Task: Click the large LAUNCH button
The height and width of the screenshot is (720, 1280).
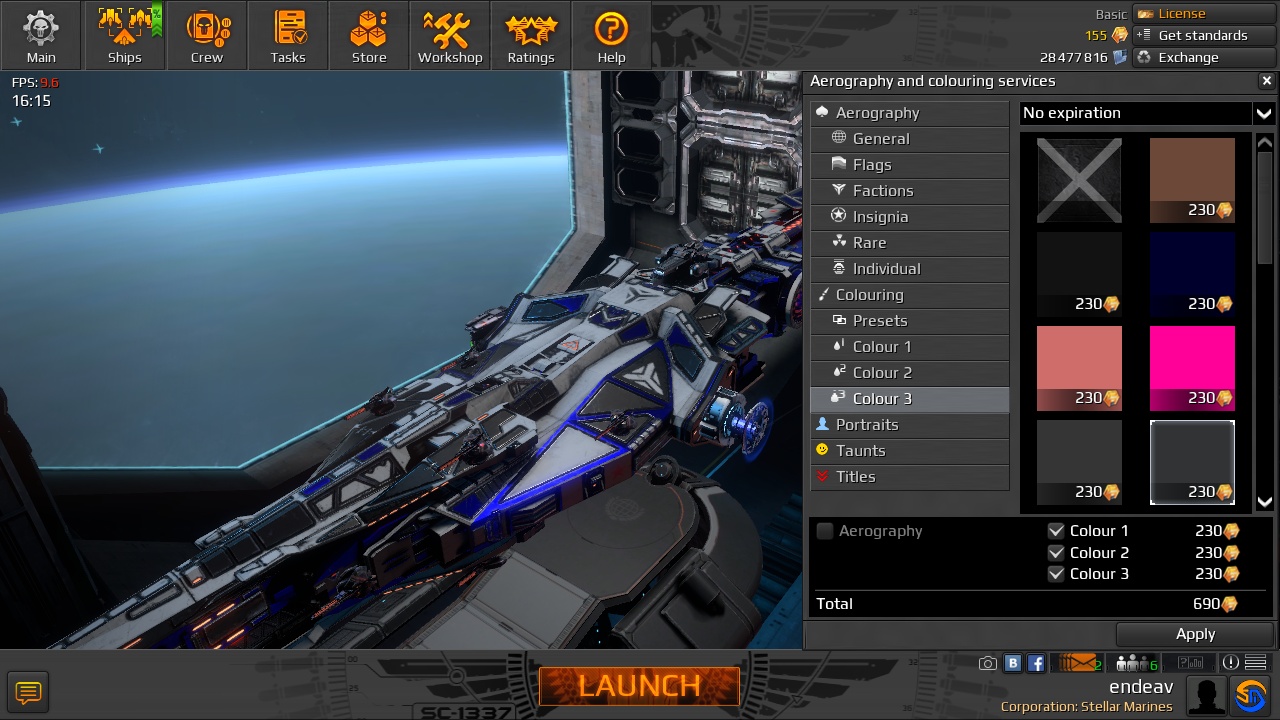Action: pos(639,686)
